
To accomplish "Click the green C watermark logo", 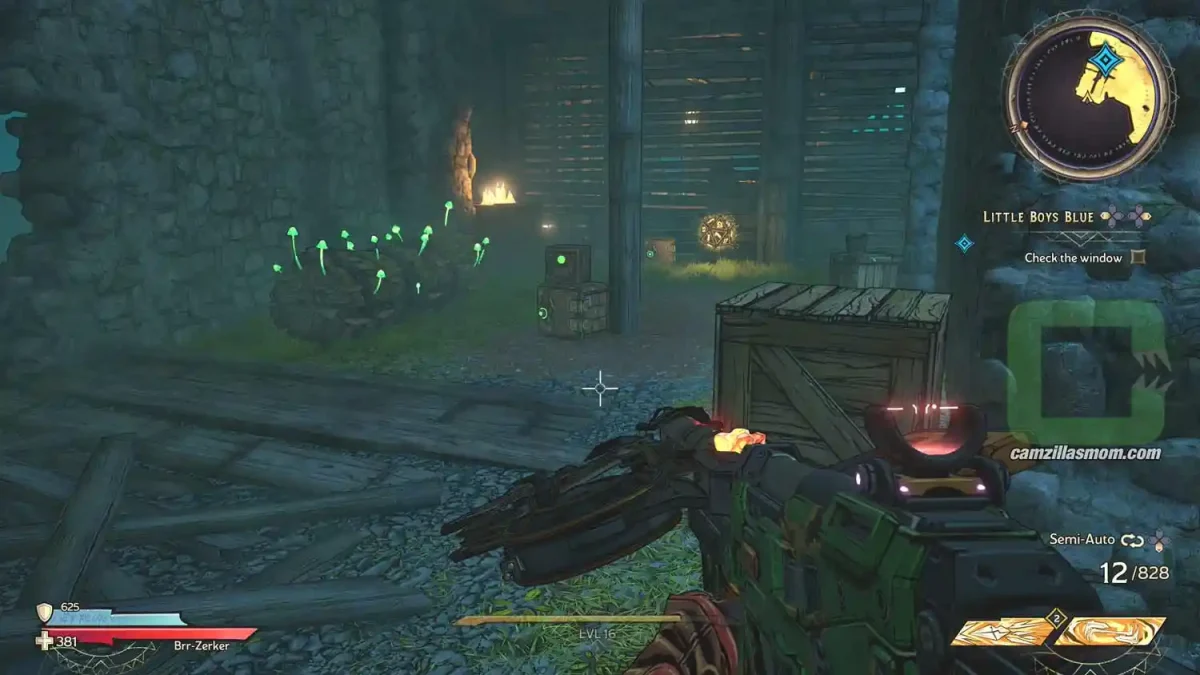I will 1087,372.
